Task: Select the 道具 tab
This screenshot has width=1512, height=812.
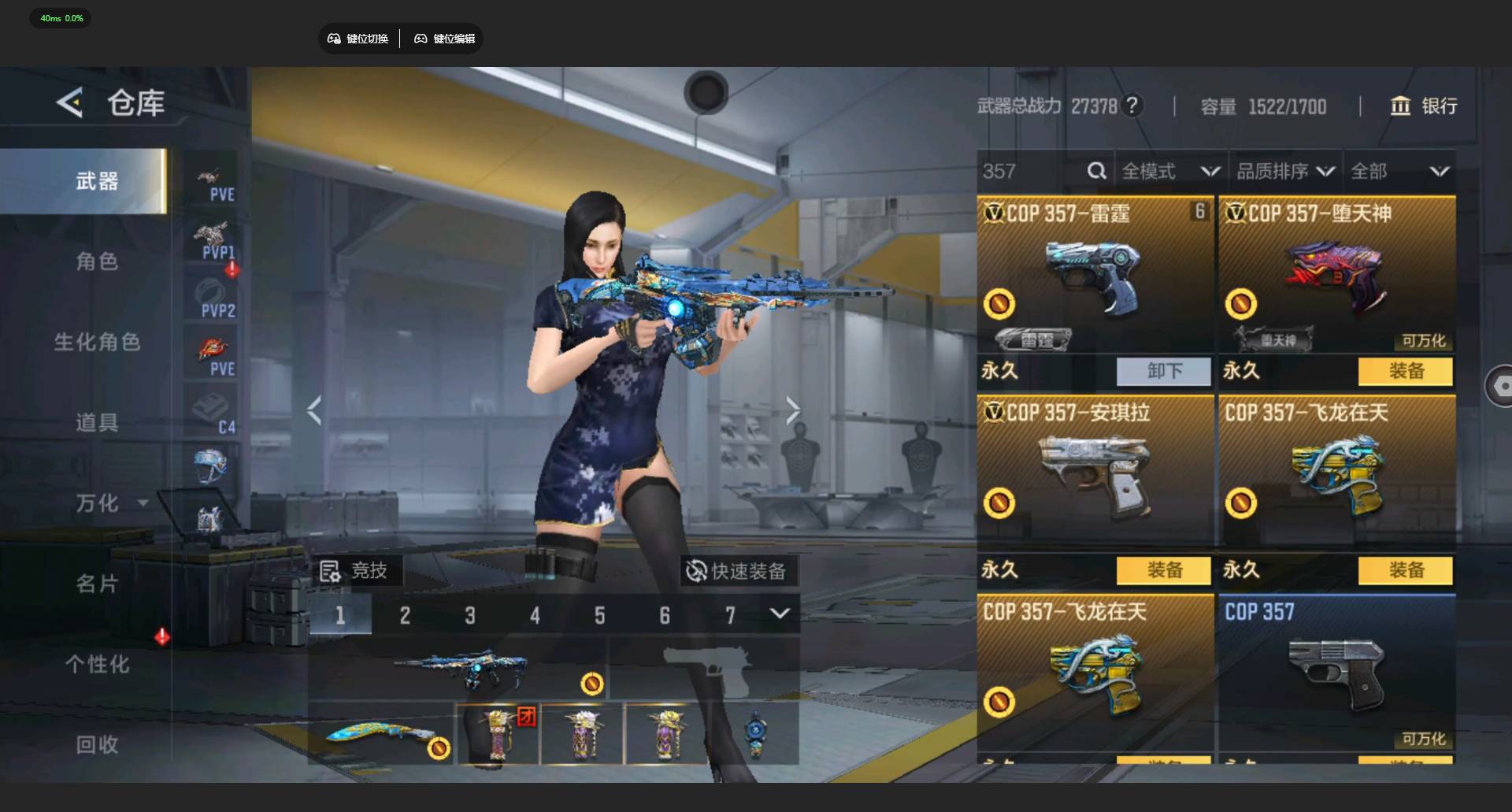Action: point(97,422)
